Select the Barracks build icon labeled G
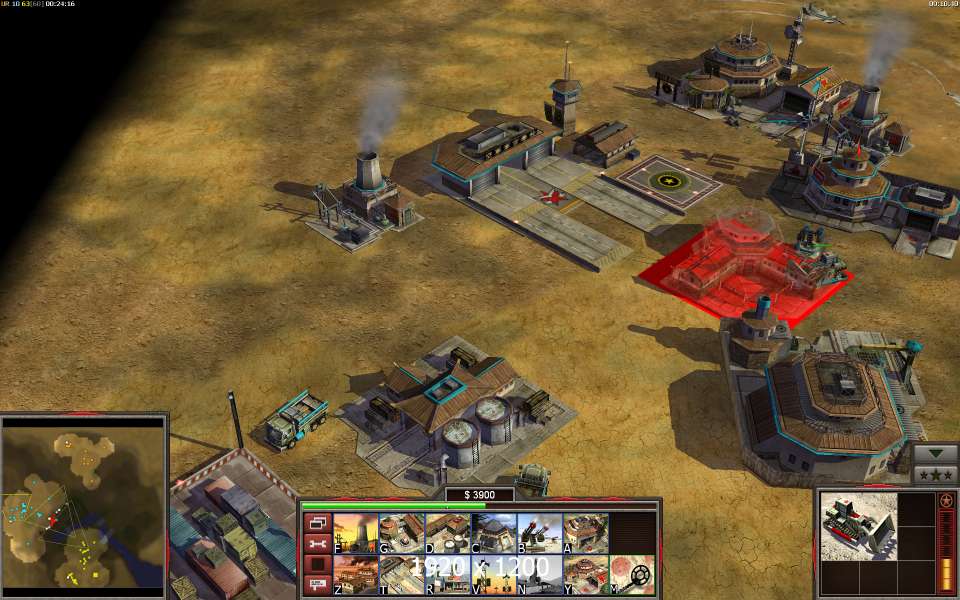This screenshot has width=960, height=600. [401, 534]
